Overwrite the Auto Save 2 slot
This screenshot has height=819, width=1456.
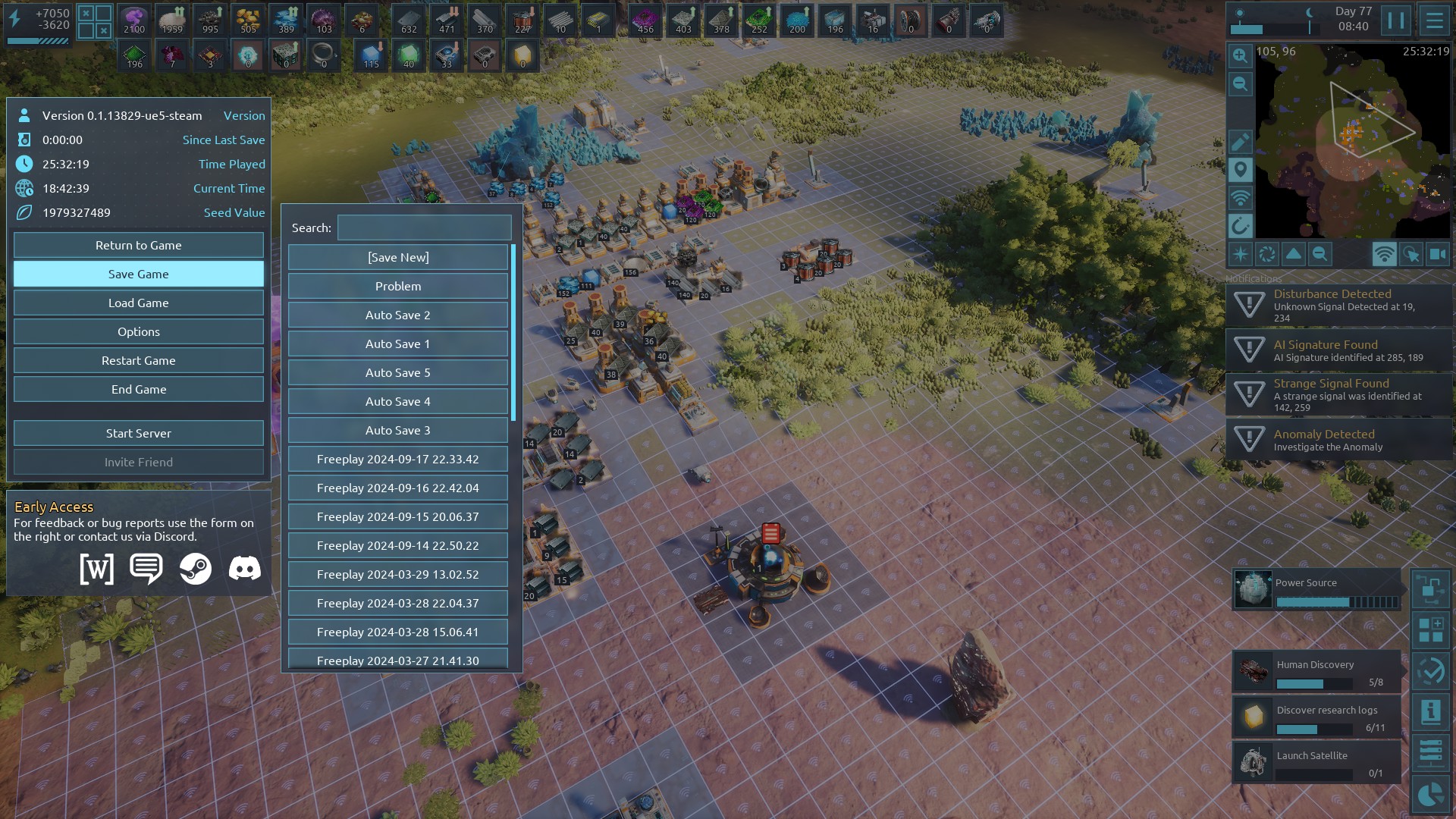397,315
